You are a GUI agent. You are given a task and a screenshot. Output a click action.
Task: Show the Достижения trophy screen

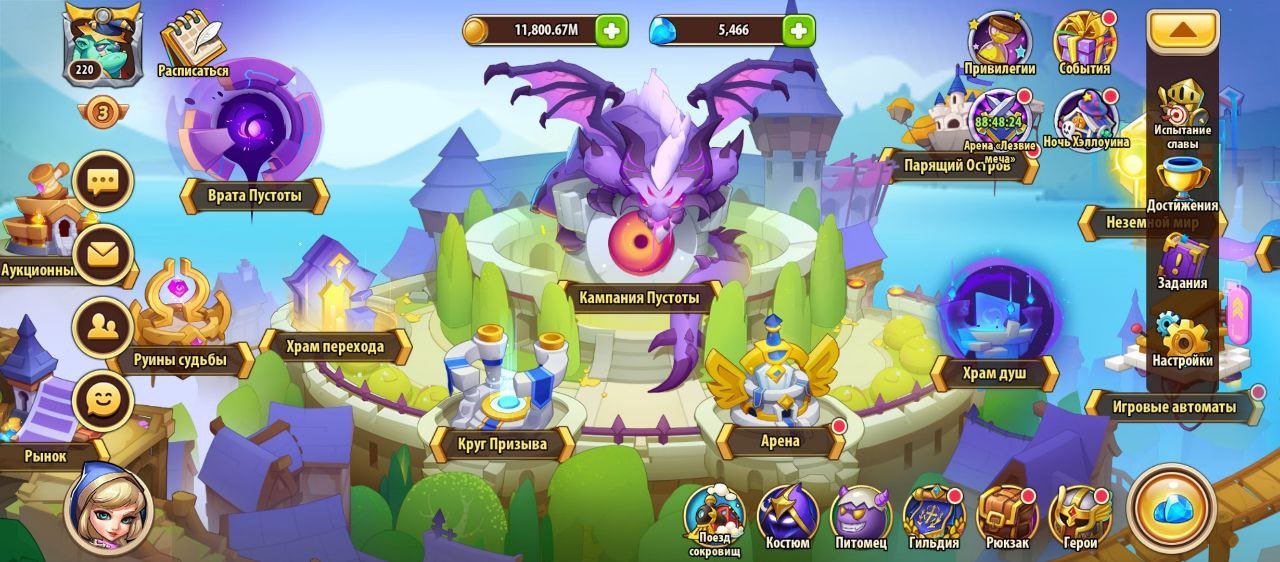(x=1183, y=182)
